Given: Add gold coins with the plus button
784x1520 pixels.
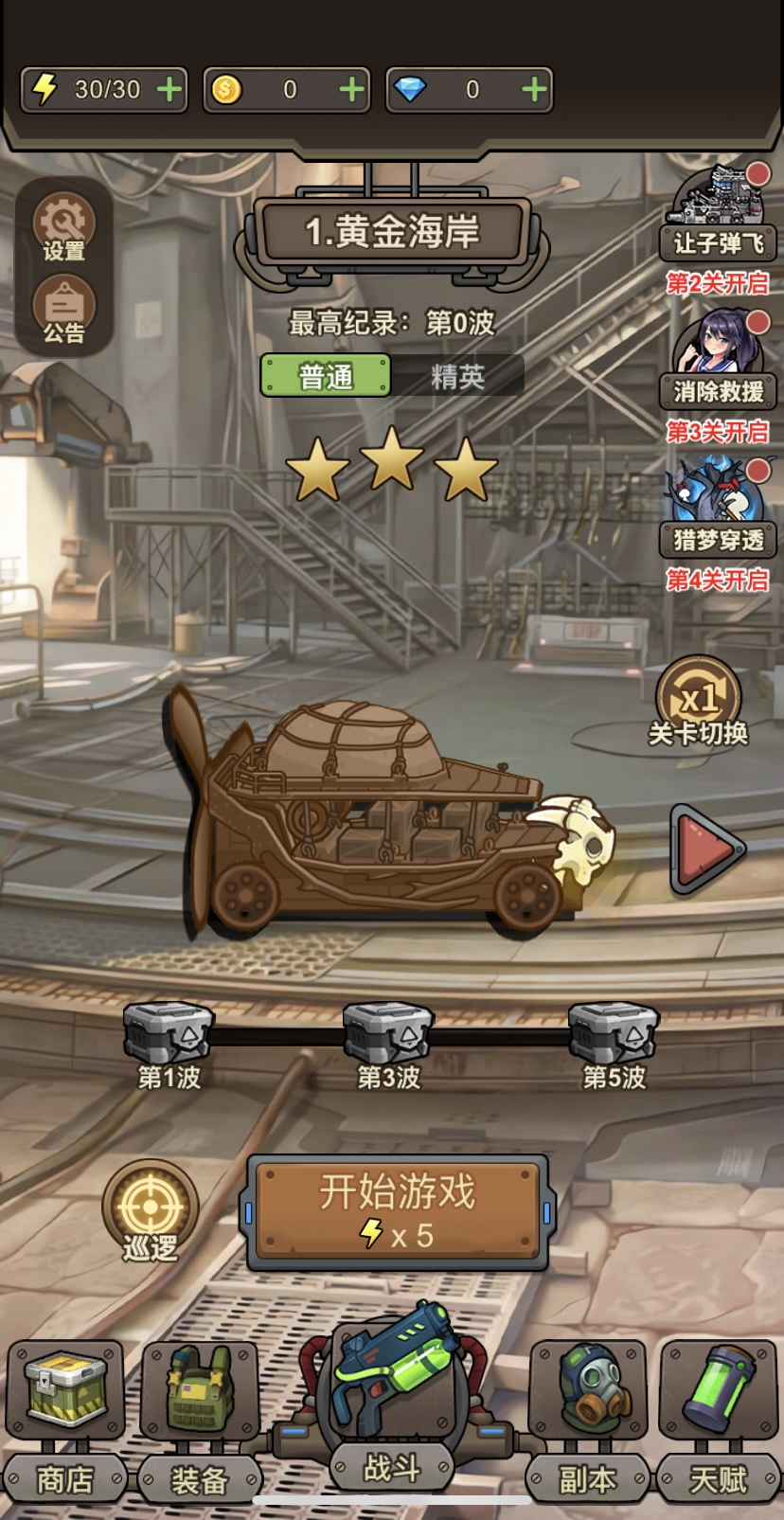Looking at the screenshot, I should (x=351, y=90).
